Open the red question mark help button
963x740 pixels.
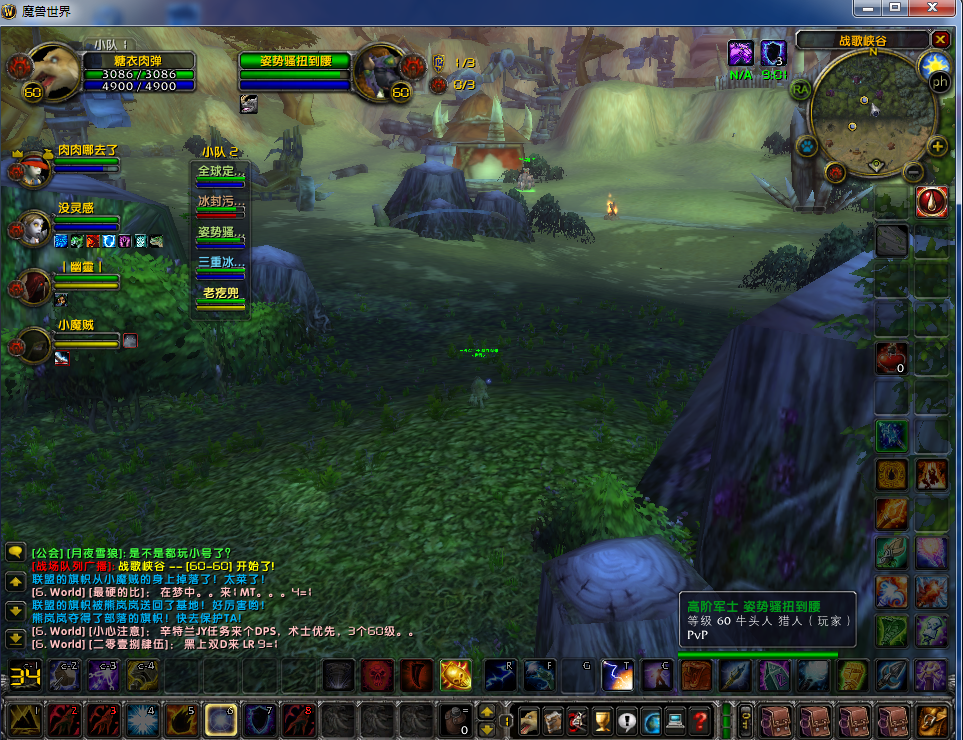pos(701,719)
